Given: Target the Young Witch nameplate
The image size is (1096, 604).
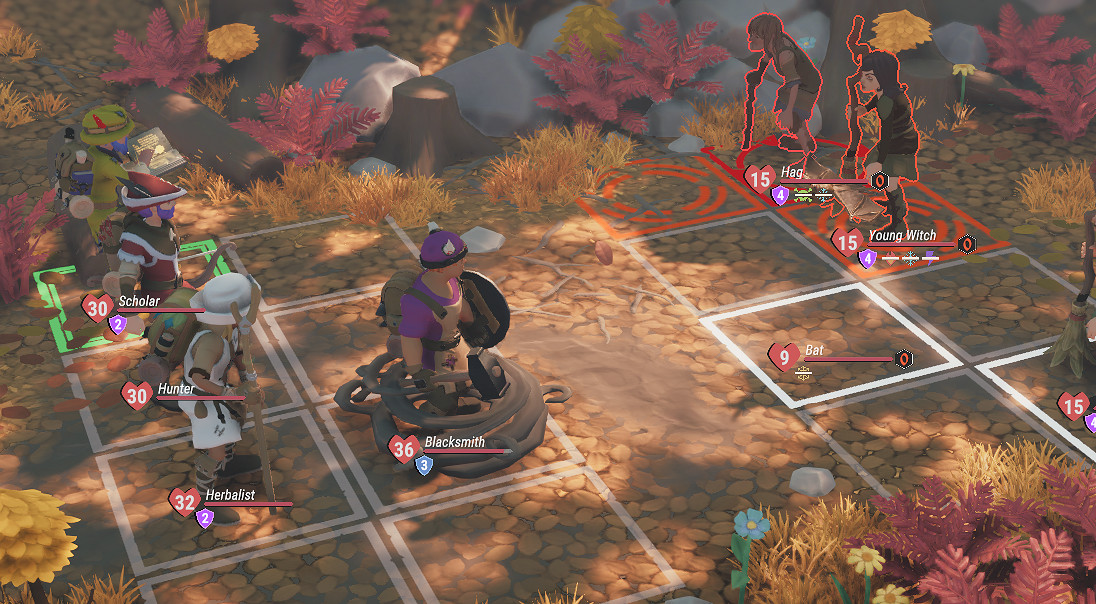Looking at the screenshot, I should click(x=901, y=236).
